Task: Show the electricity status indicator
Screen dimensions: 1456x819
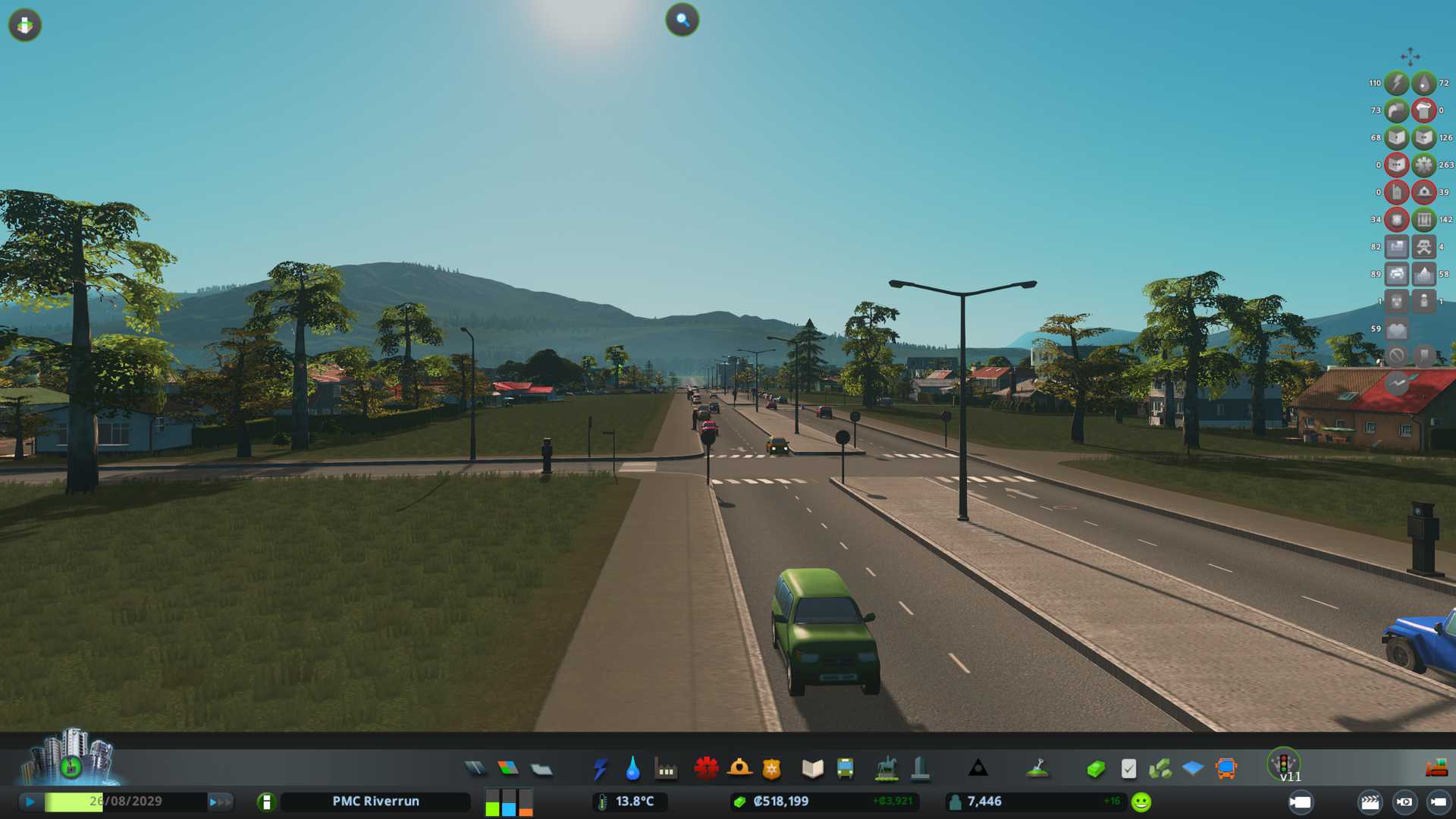Action: pyautogui.click(x=1397, y=83)
